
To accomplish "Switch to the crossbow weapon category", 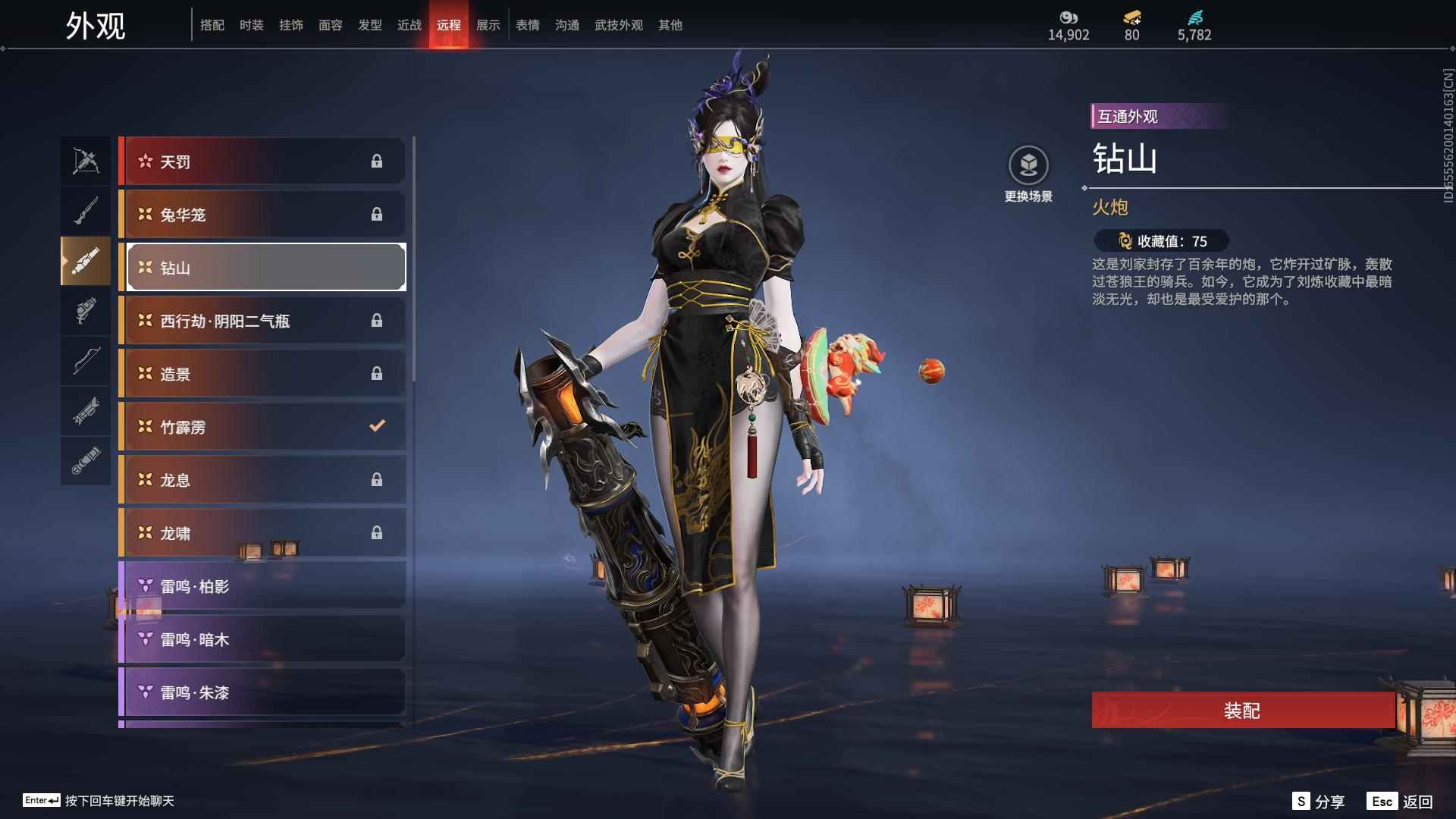I will pos(86,161).
